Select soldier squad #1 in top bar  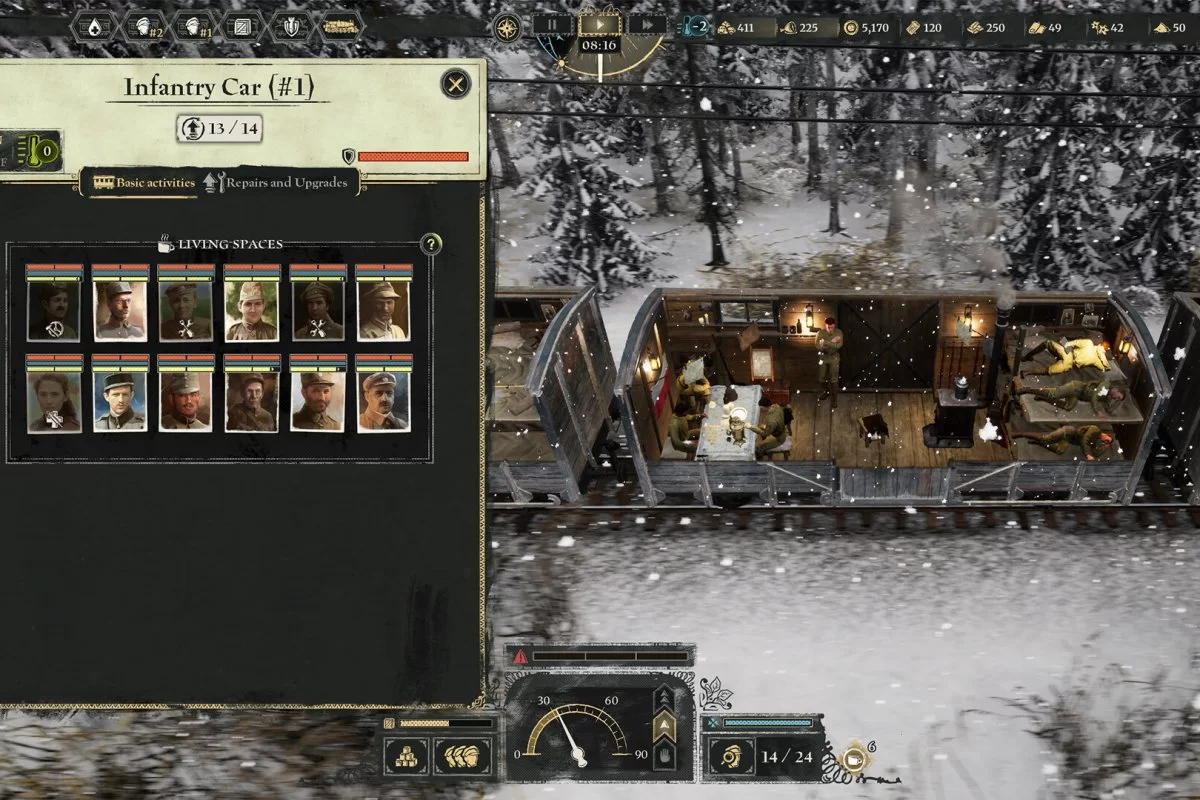pyautogui.click(x=192, y=26)
